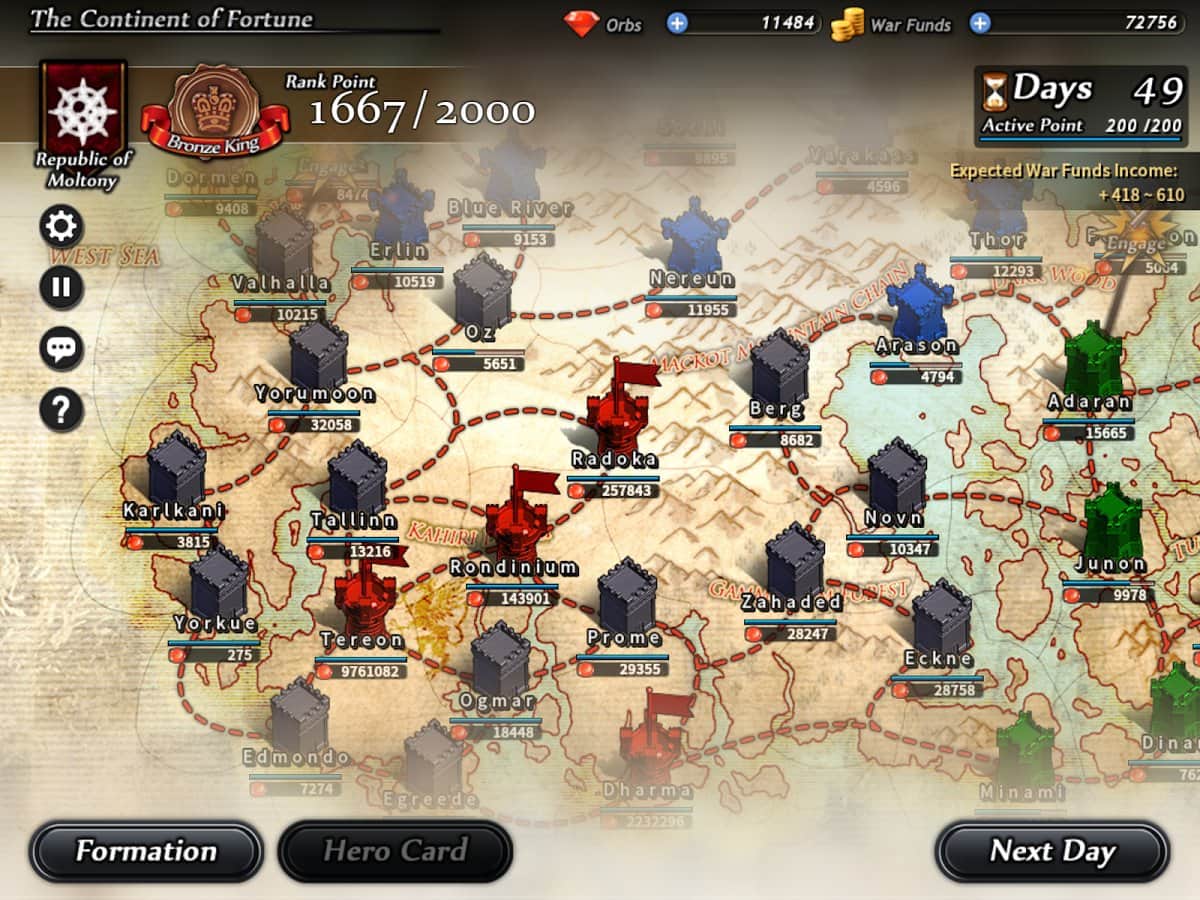
Task: Open the Formation screen
Action: pyautogui.click(x=146, y=852)
